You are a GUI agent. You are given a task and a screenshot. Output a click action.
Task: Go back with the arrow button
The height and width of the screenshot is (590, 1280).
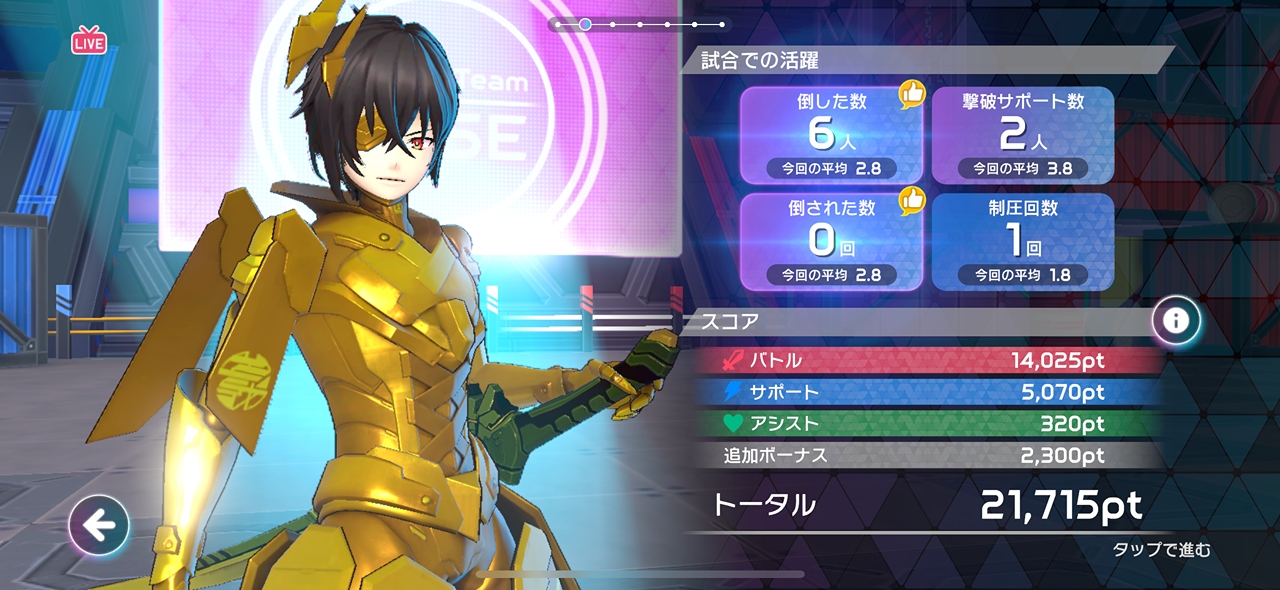pos(99,524)
